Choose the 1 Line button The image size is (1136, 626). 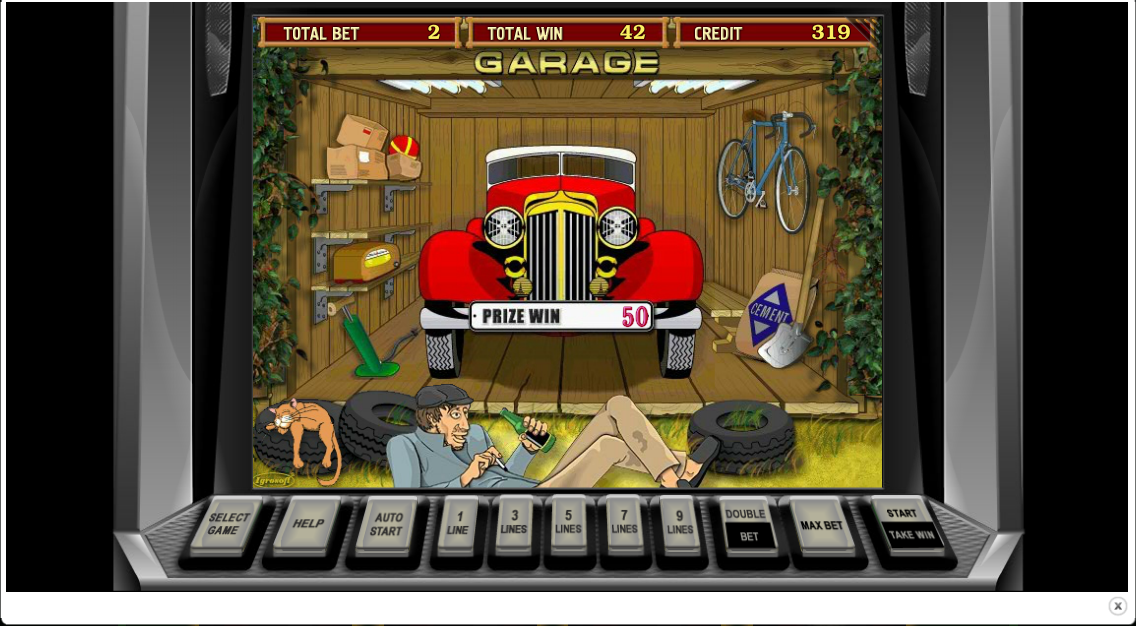(458, 524)
